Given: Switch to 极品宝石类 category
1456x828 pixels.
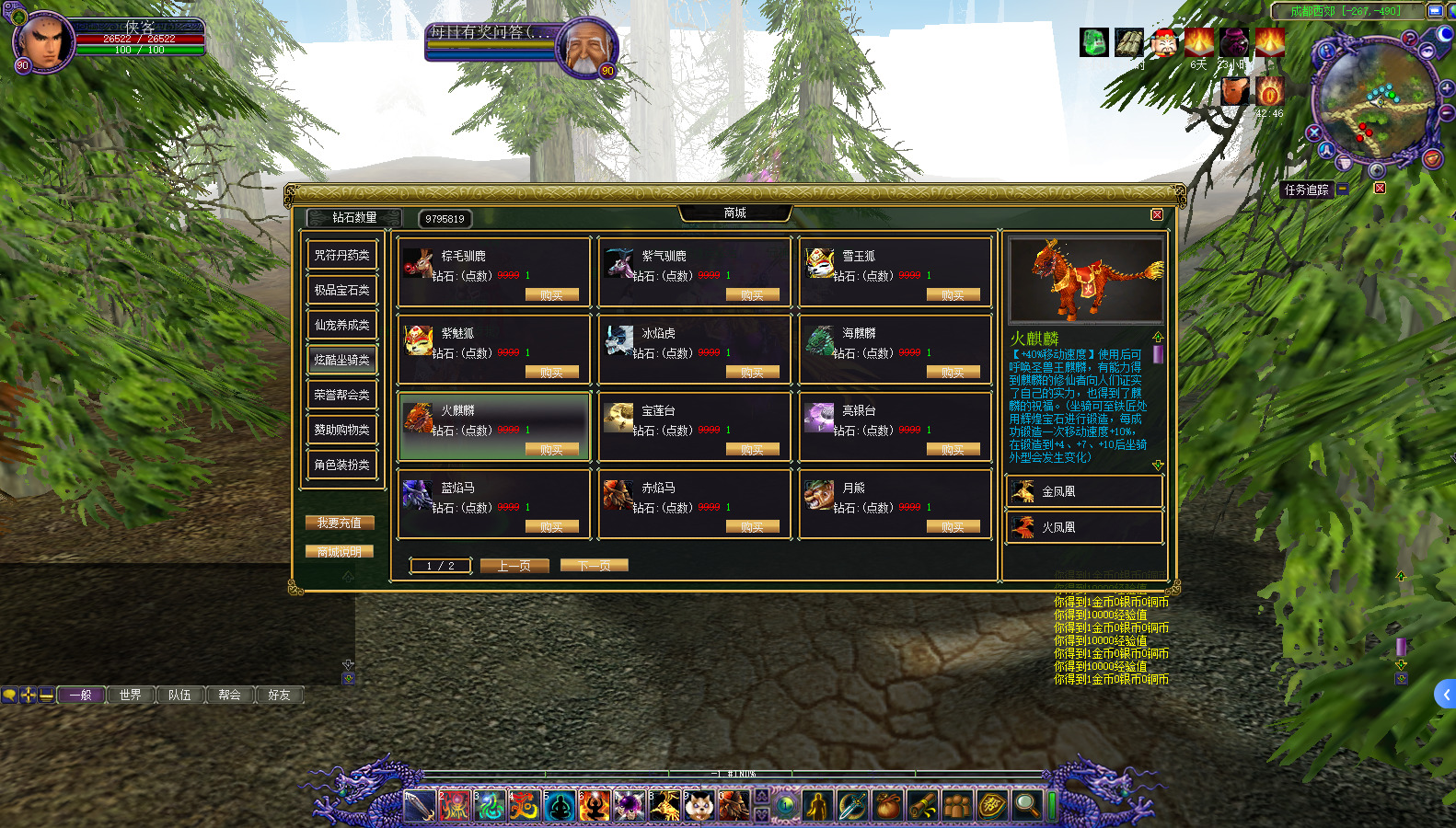Looking at the screenshot, I should coord(341,291).
